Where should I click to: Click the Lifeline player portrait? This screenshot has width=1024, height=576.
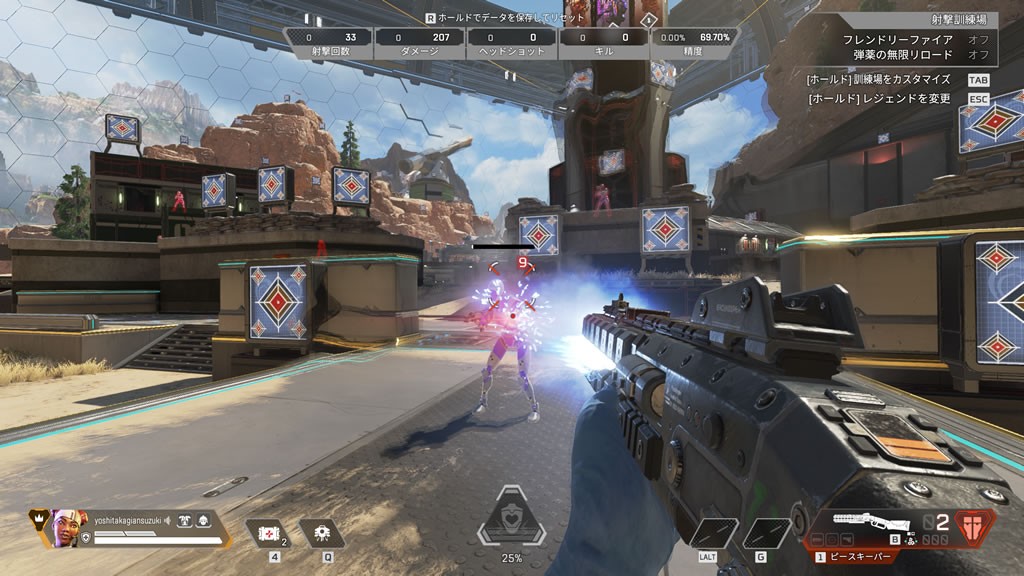coord(65,527)
